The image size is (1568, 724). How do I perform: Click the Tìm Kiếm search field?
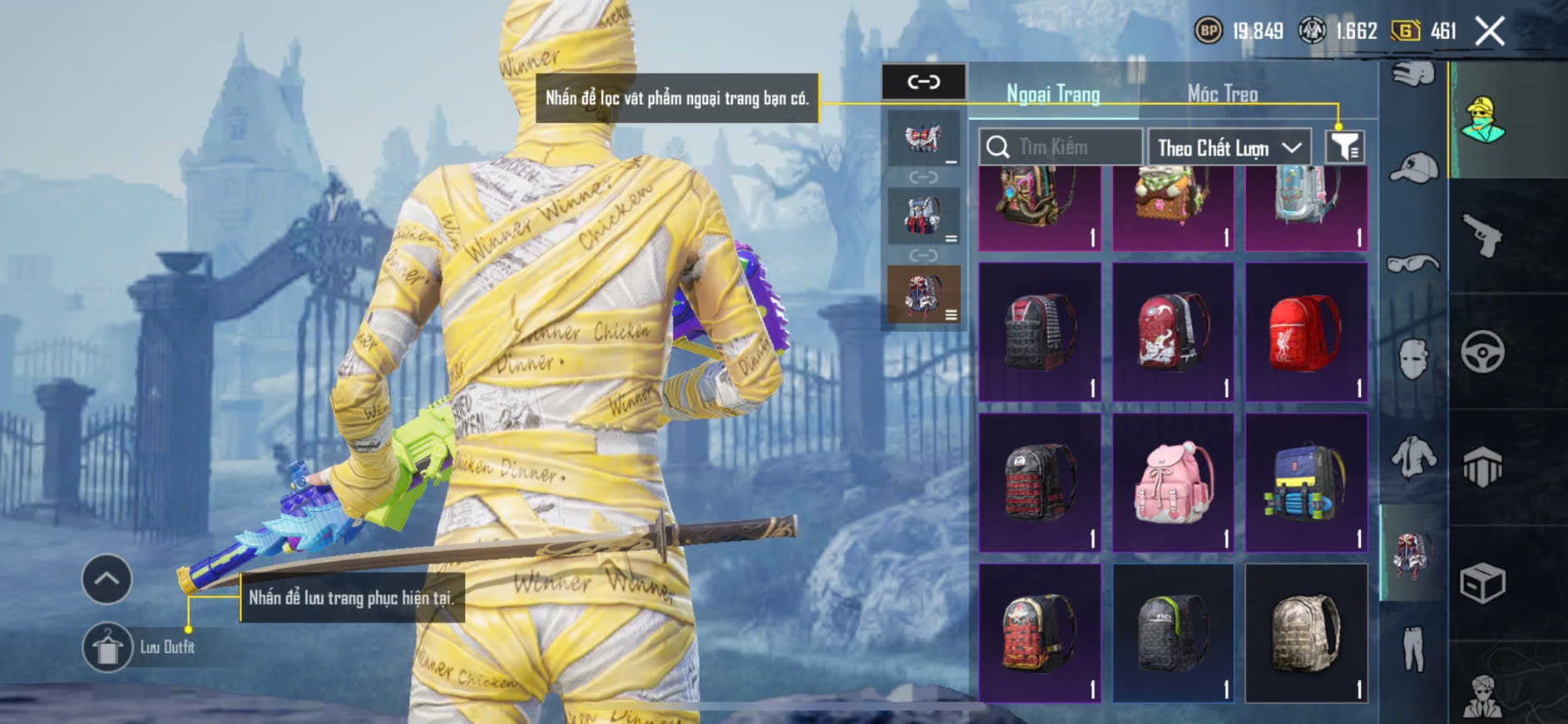click(x=1061, y=147)
